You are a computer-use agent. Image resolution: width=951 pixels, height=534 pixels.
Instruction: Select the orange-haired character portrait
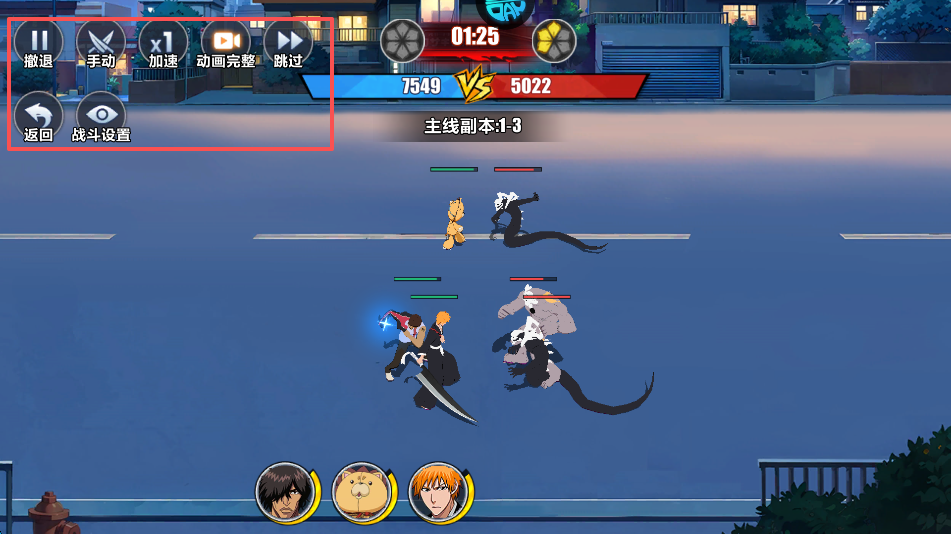pyautogui.click(x=436, y=492)
